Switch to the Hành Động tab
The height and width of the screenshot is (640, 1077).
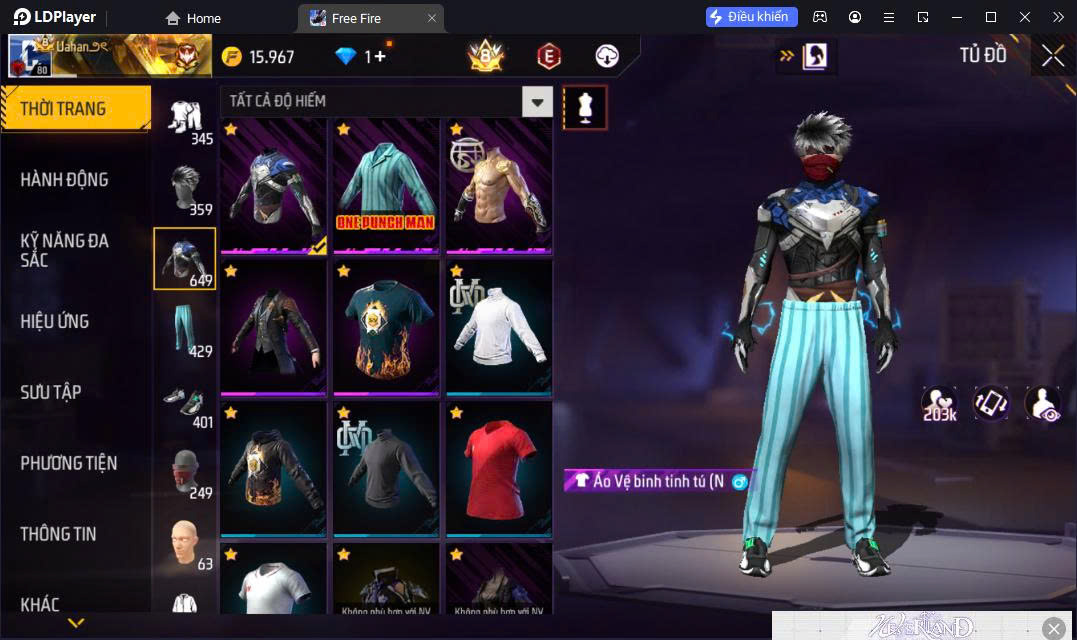coord(65,180)
